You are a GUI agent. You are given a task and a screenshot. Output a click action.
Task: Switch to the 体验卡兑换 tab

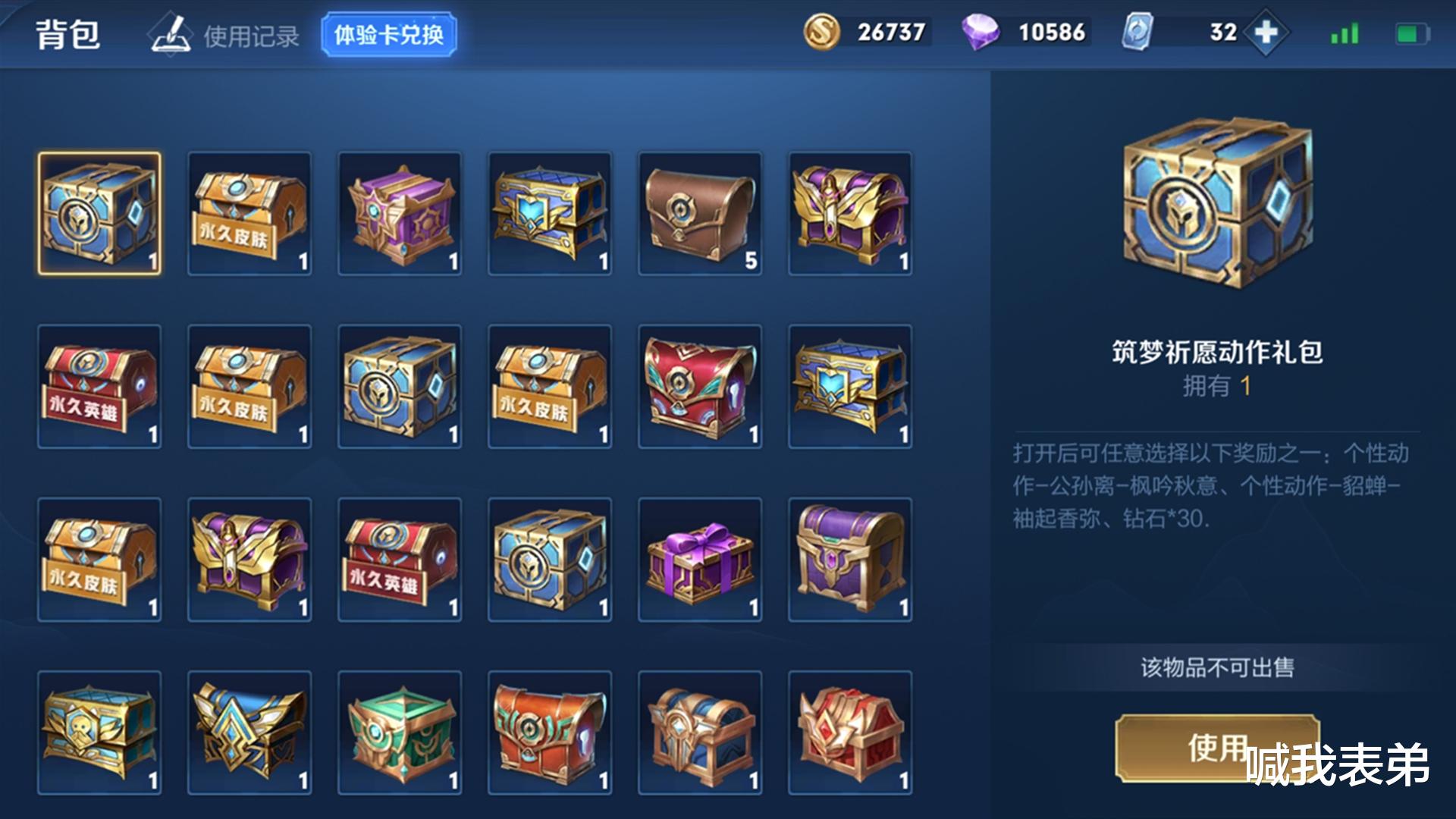[388, 32]
